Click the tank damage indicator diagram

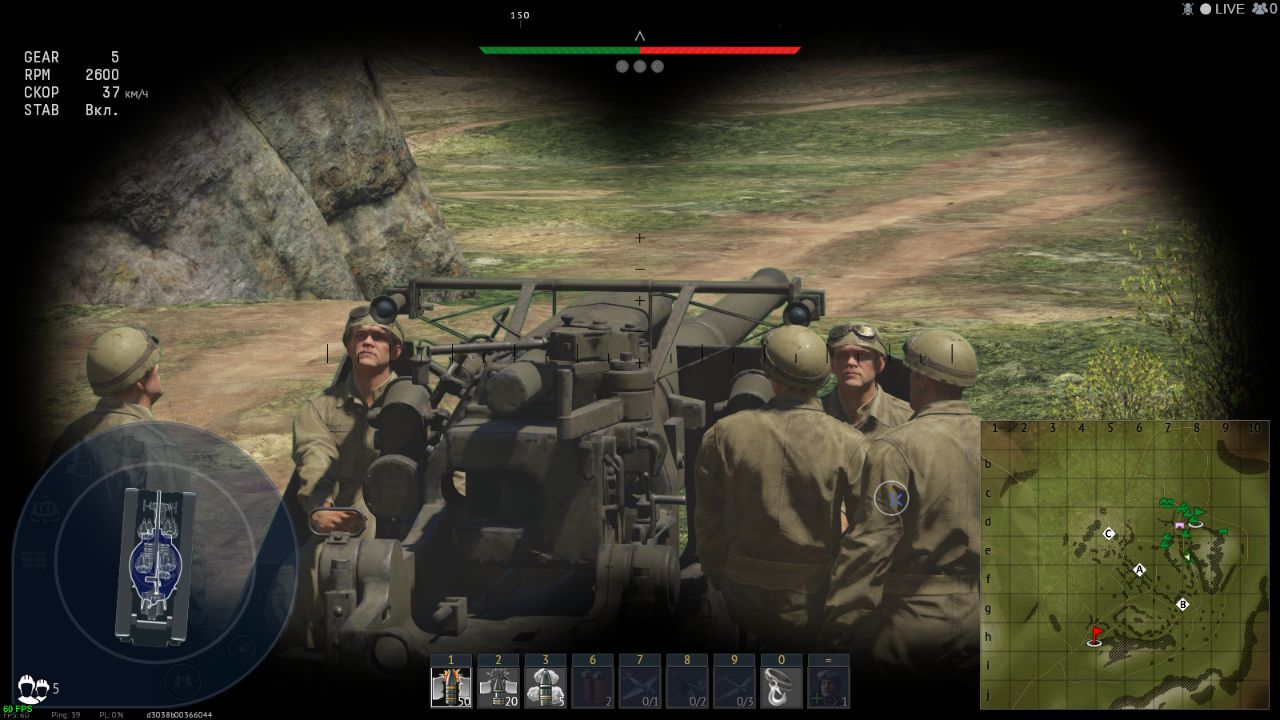(x=155, y=564)
